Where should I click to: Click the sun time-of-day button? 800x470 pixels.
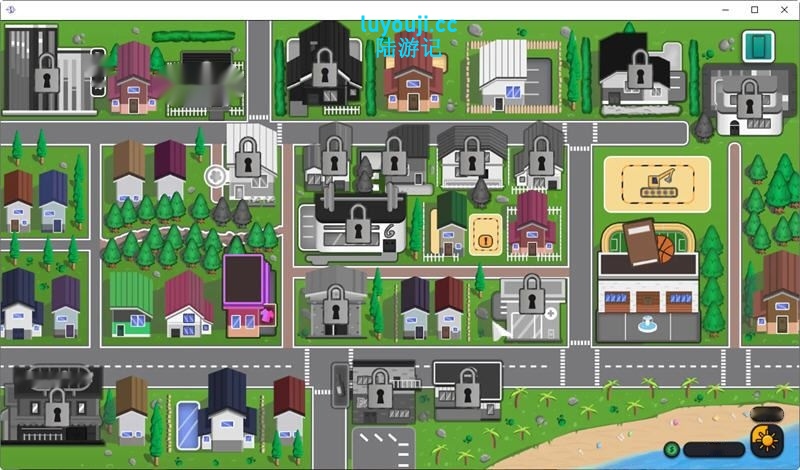pyautogui.click(x=767, y=440)
